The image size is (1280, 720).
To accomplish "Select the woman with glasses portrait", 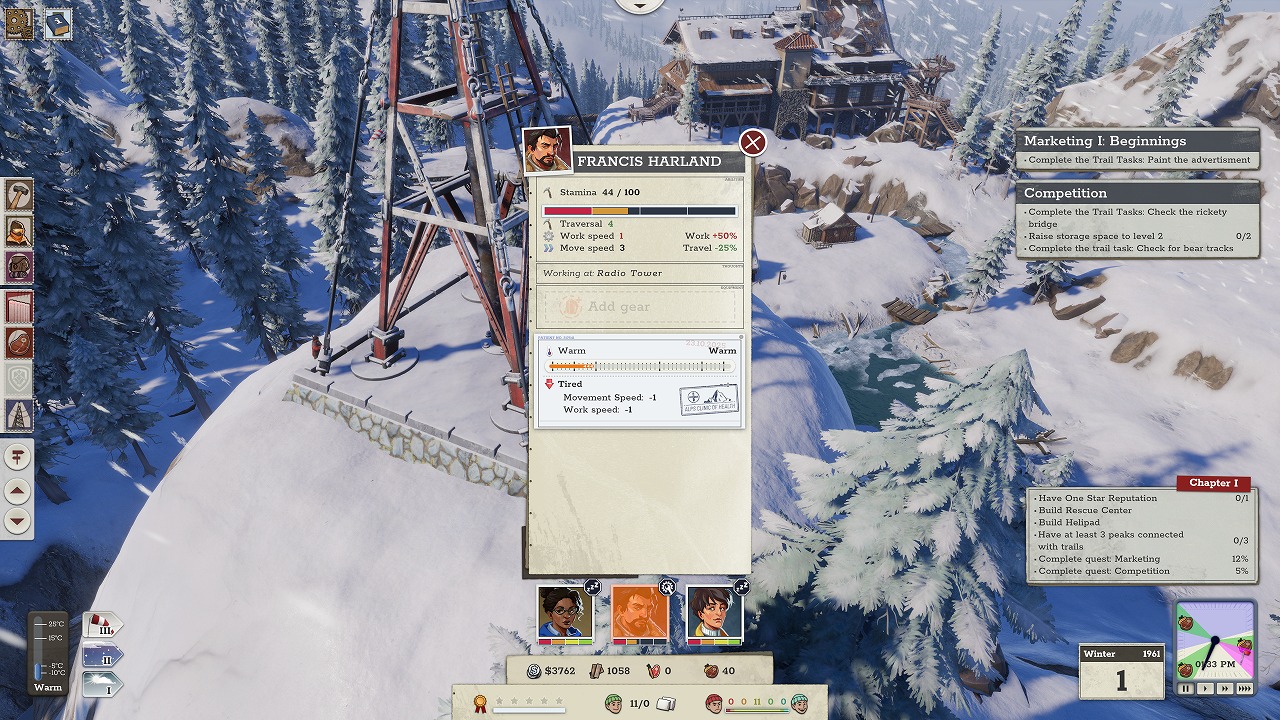I will (x=565, y=612).
